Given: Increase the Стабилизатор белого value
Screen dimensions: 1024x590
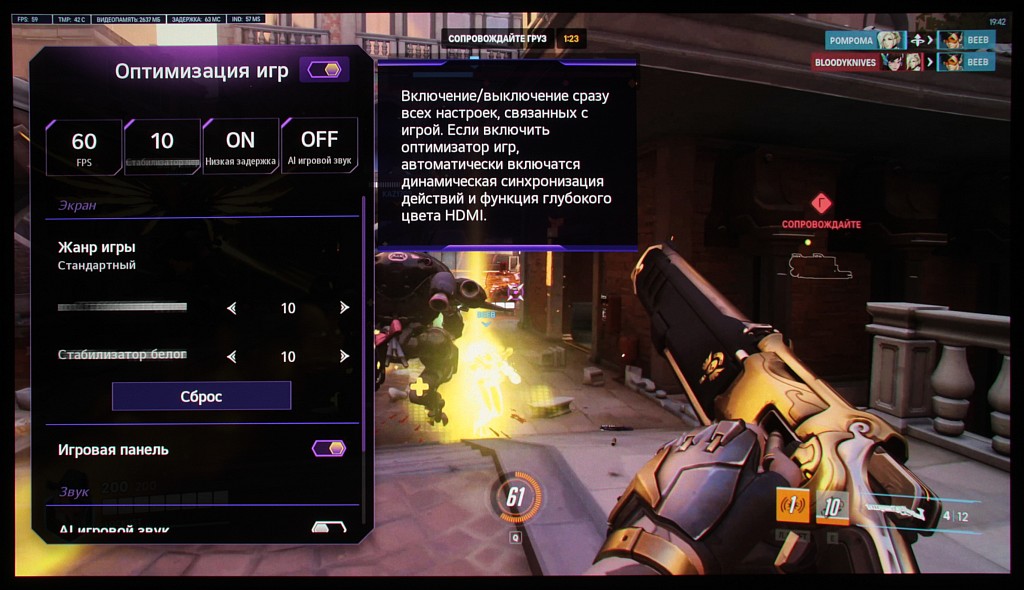Looking at the screenshot, I should click(344, 356).
